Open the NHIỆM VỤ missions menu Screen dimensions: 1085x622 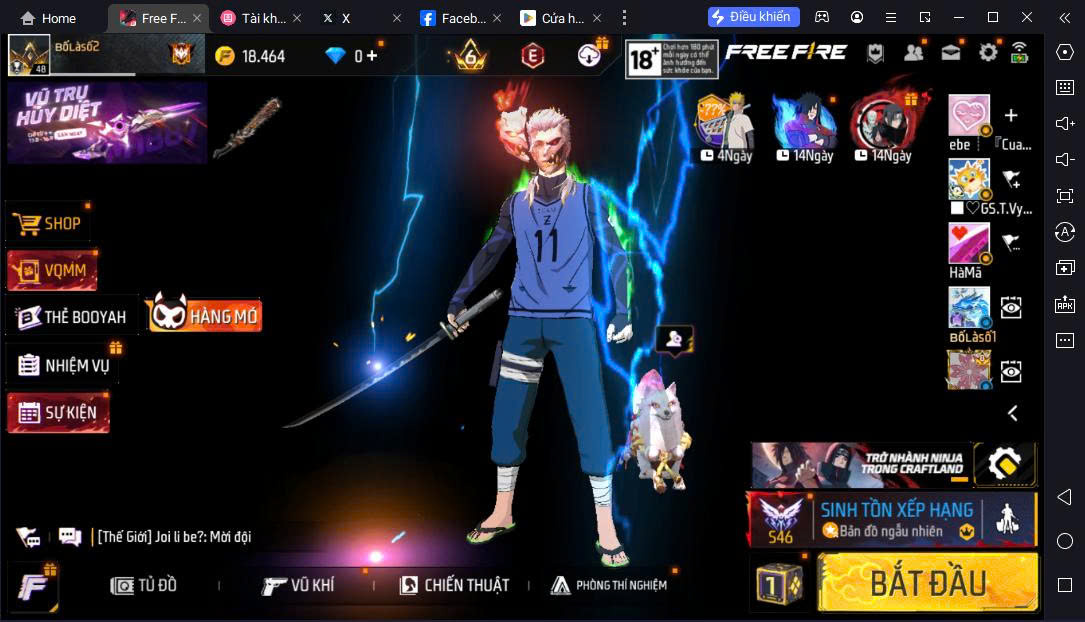[x=64, y=365]
